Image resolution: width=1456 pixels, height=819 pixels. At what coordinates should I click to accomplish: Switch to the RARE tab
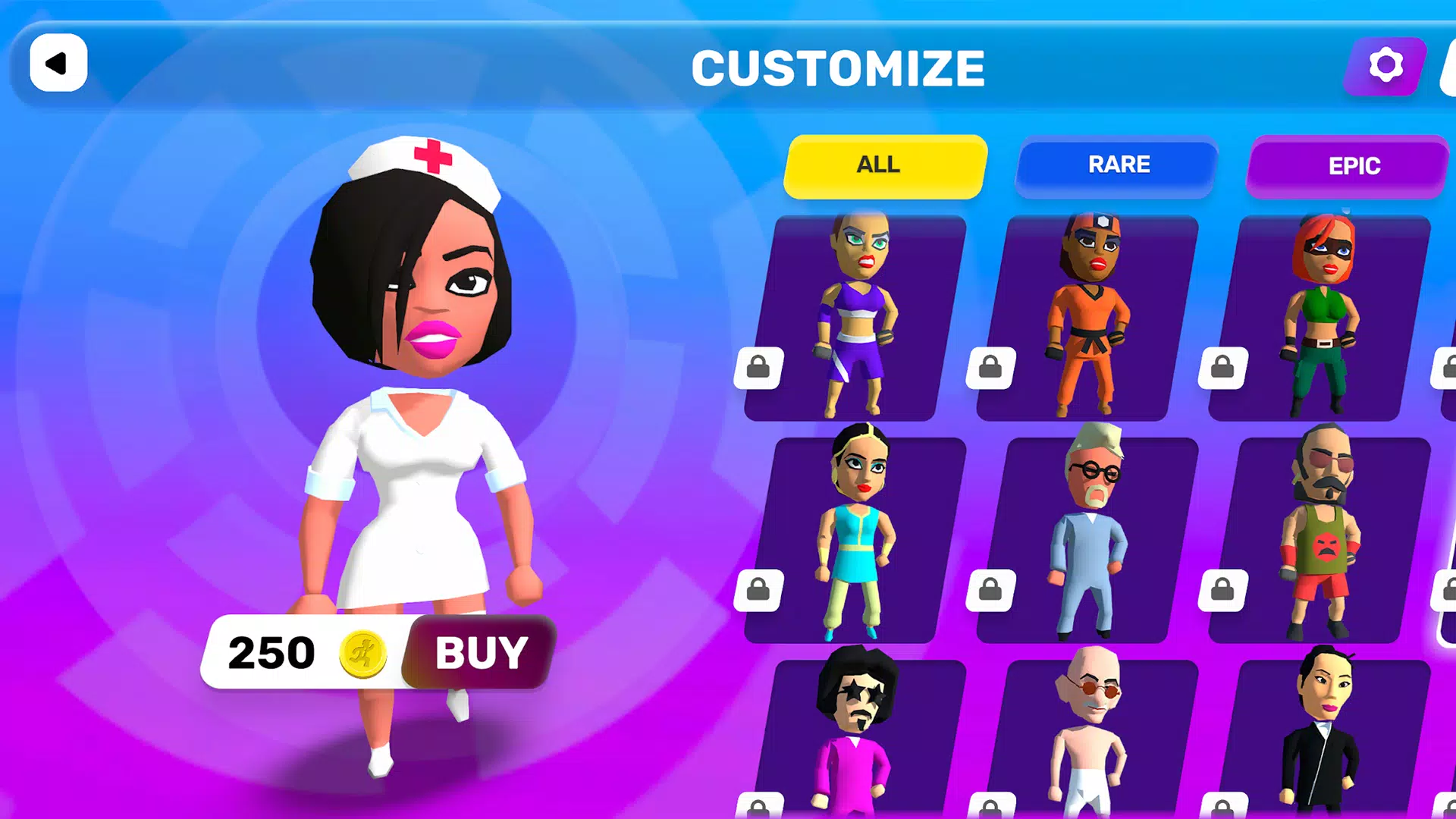pos(1117,166)
